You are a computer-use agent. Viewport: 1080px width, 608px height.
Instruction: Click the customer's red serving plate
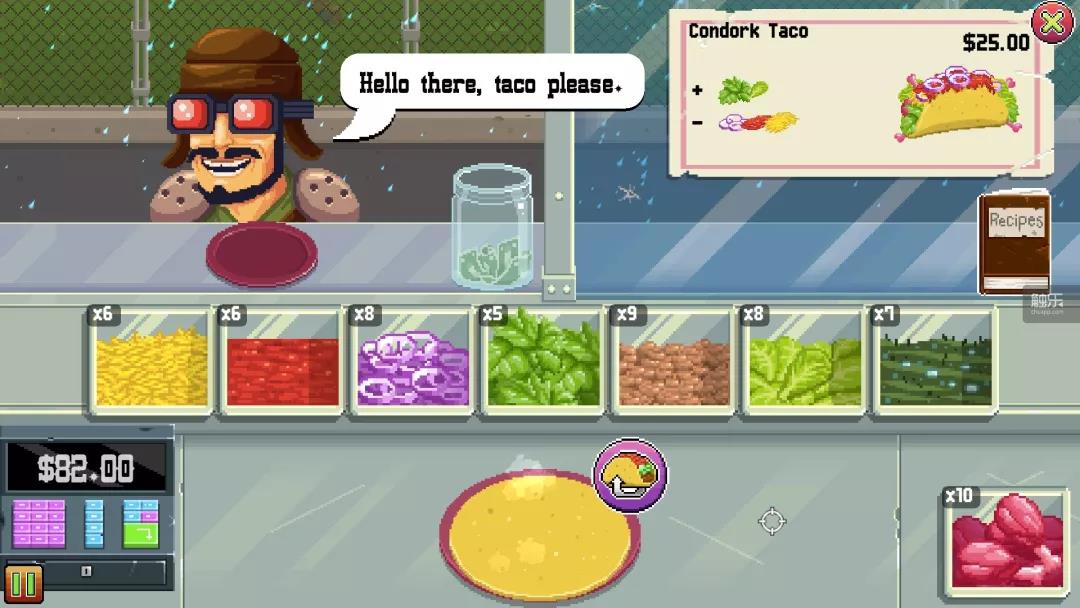point(261,253)
